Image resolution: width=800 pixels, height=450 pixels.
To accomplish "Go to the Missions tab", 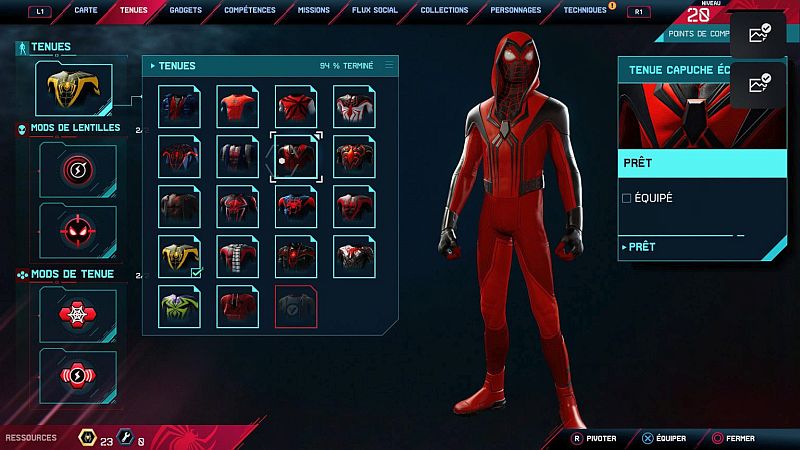I will (314, 10).
